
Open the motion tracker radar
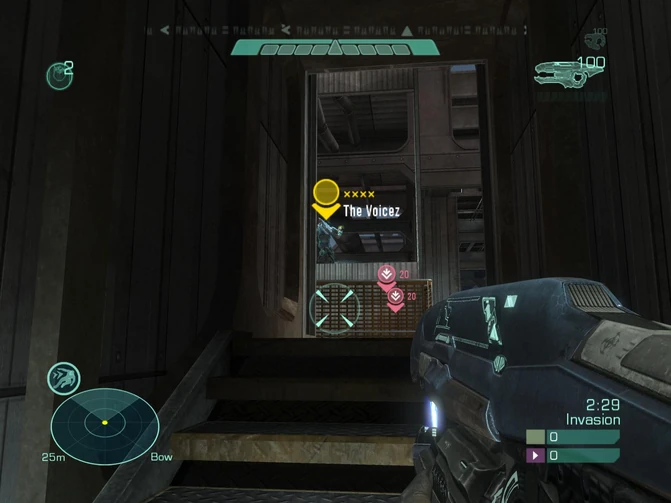pos(105,425)
